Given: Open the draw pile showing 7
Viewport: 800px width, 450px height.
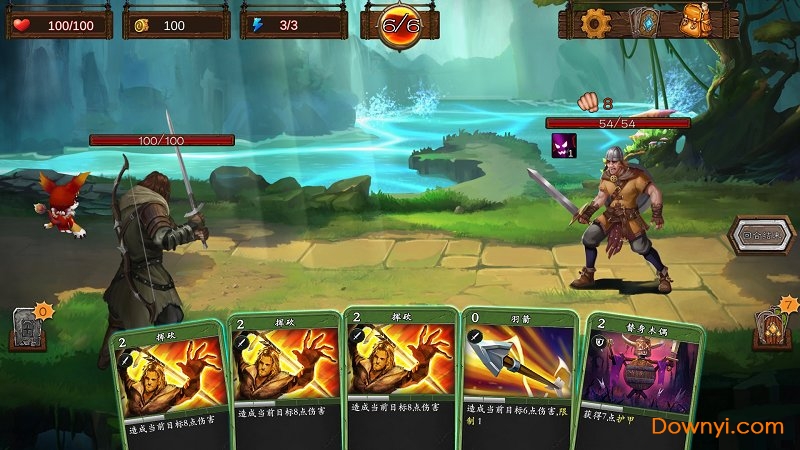Looking at the screenshot, I should coord(773,324).
